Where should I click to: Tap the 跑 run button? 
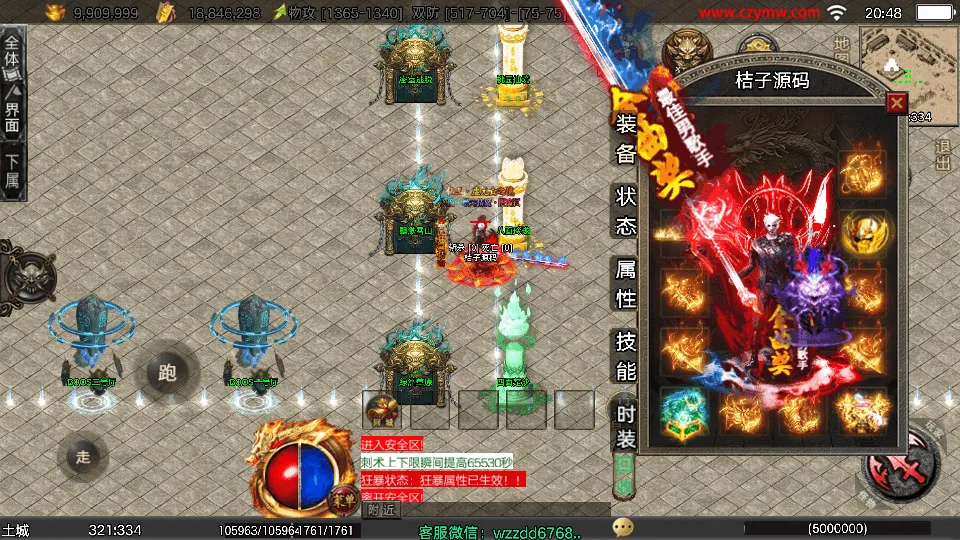click(x=167, y=374)
